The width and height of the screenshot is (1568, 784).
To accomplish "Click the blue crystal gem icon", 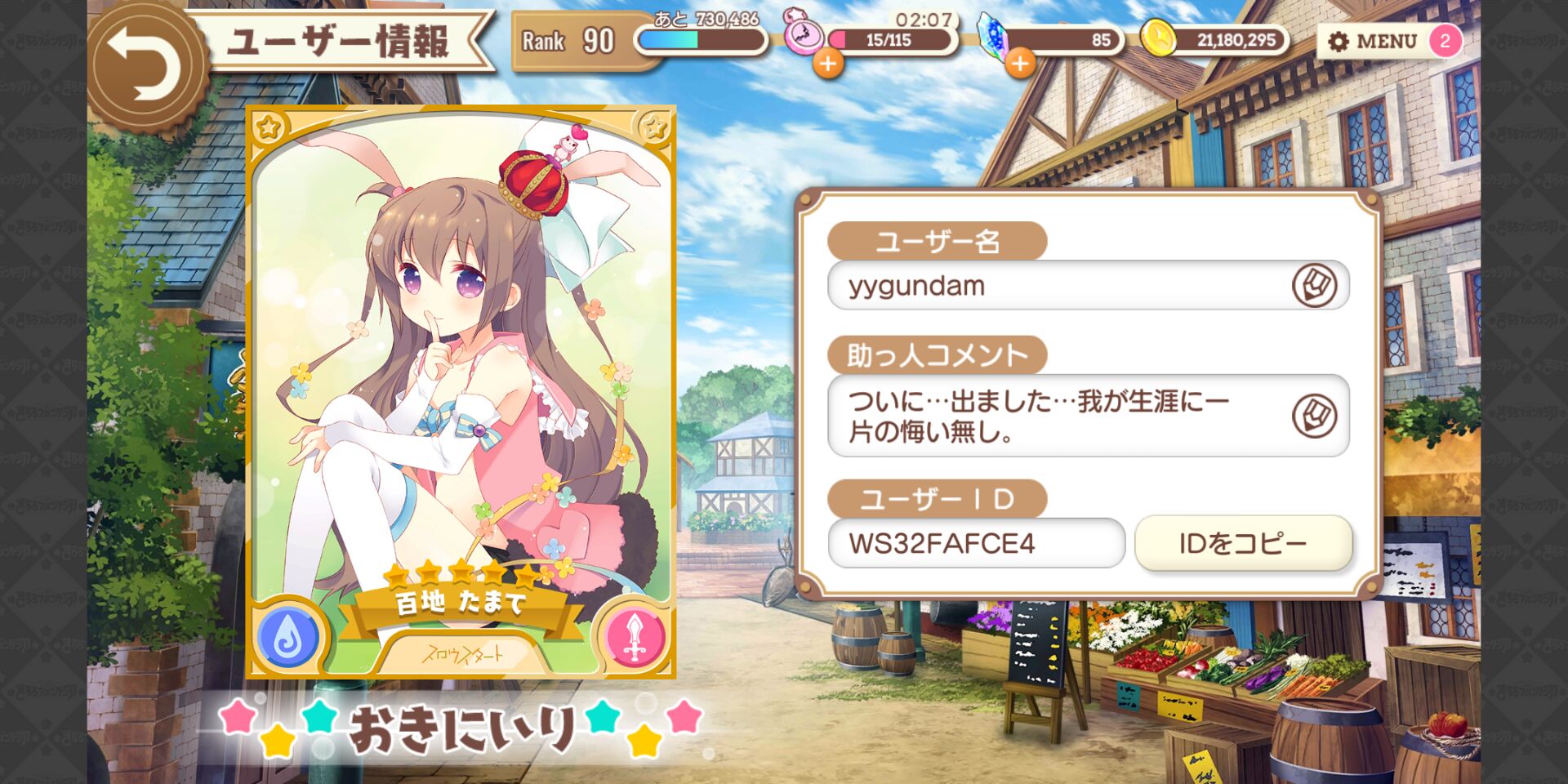I will pos(996,37).
